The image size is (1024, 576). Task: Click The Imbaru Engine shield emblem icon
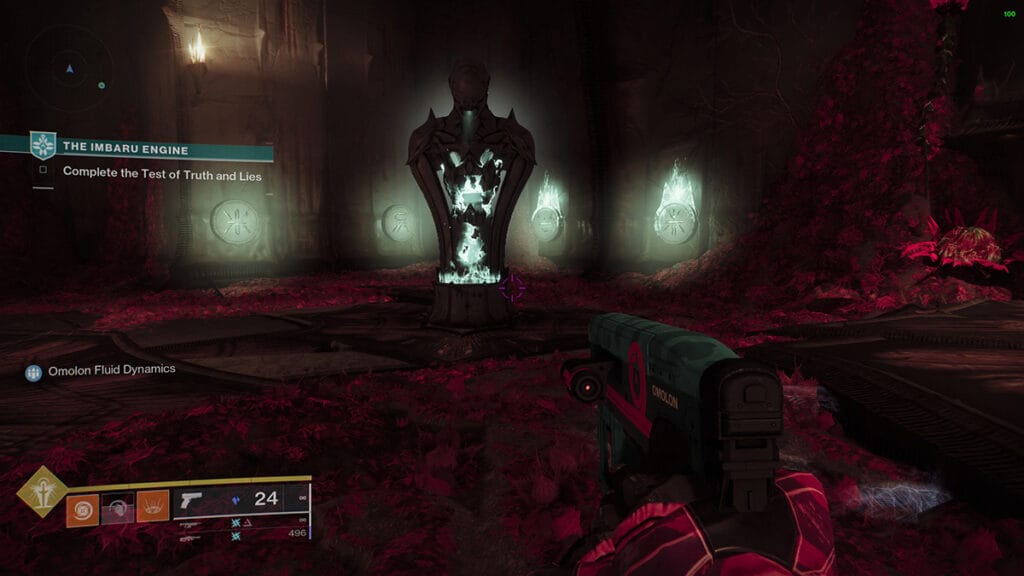42,146
